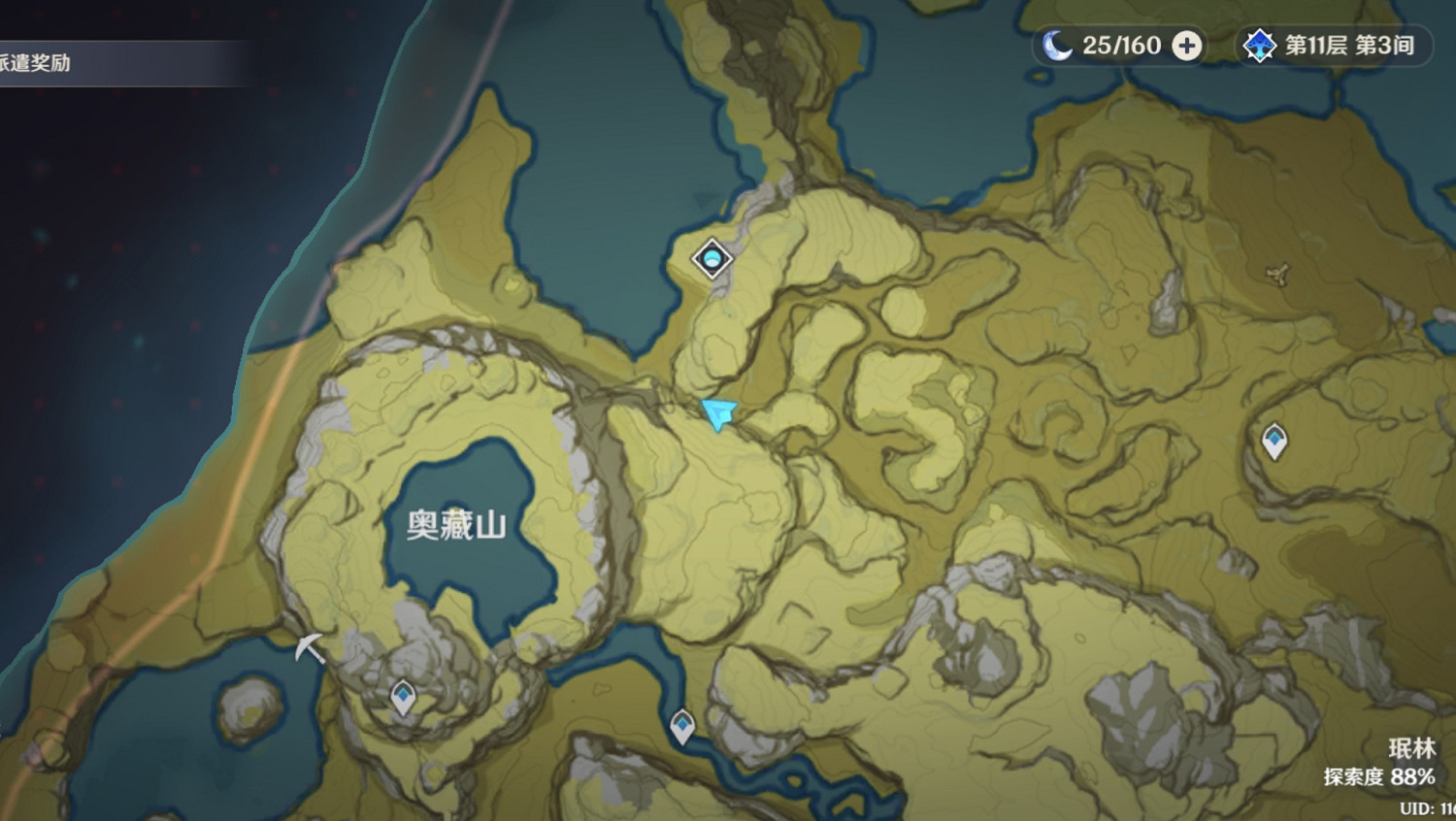Click the teleport waypoint east near the map edge

tap(1274, 440)
